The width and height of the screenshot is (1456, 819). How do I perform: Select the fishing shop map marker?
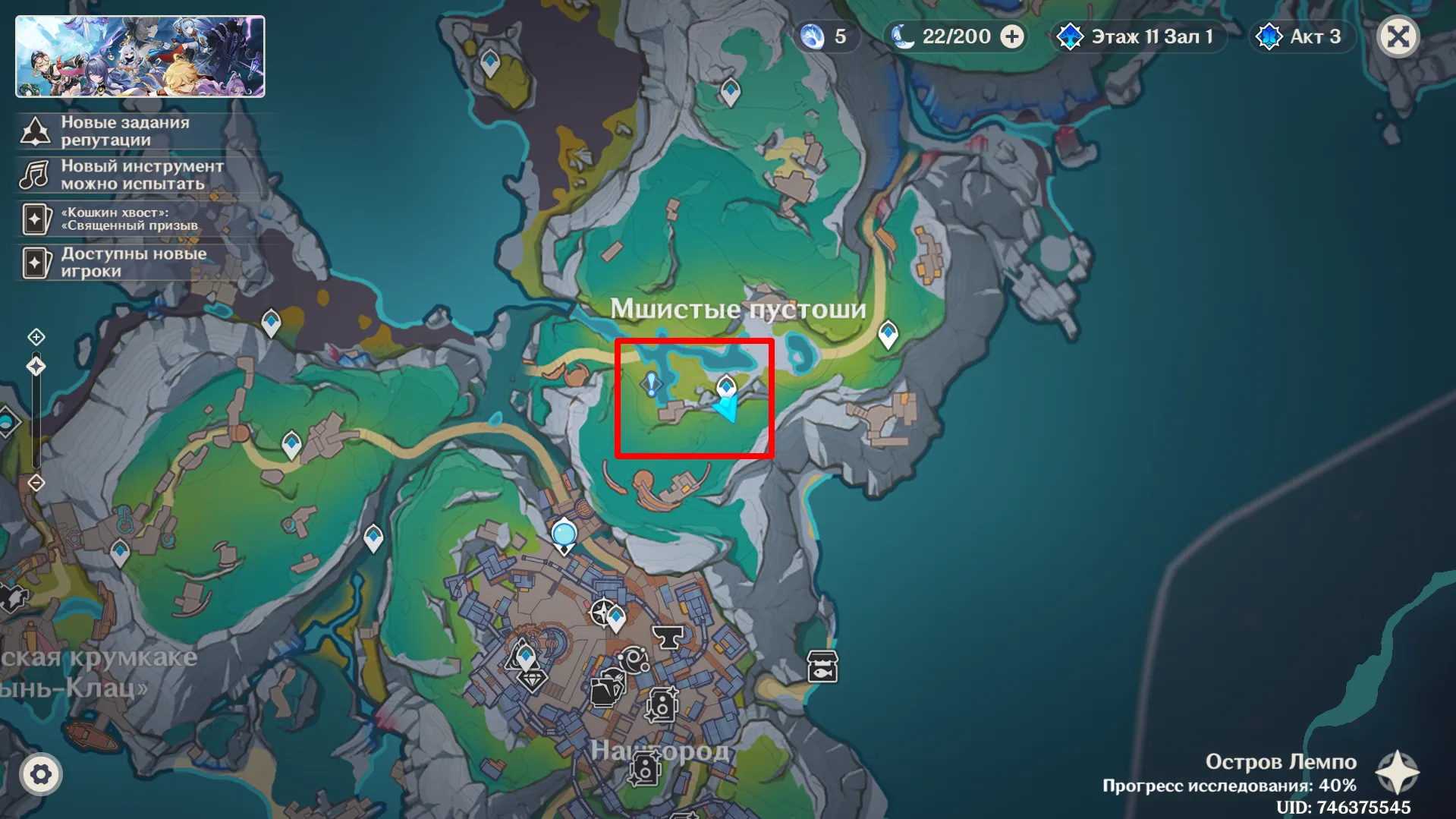coord(822,667)
